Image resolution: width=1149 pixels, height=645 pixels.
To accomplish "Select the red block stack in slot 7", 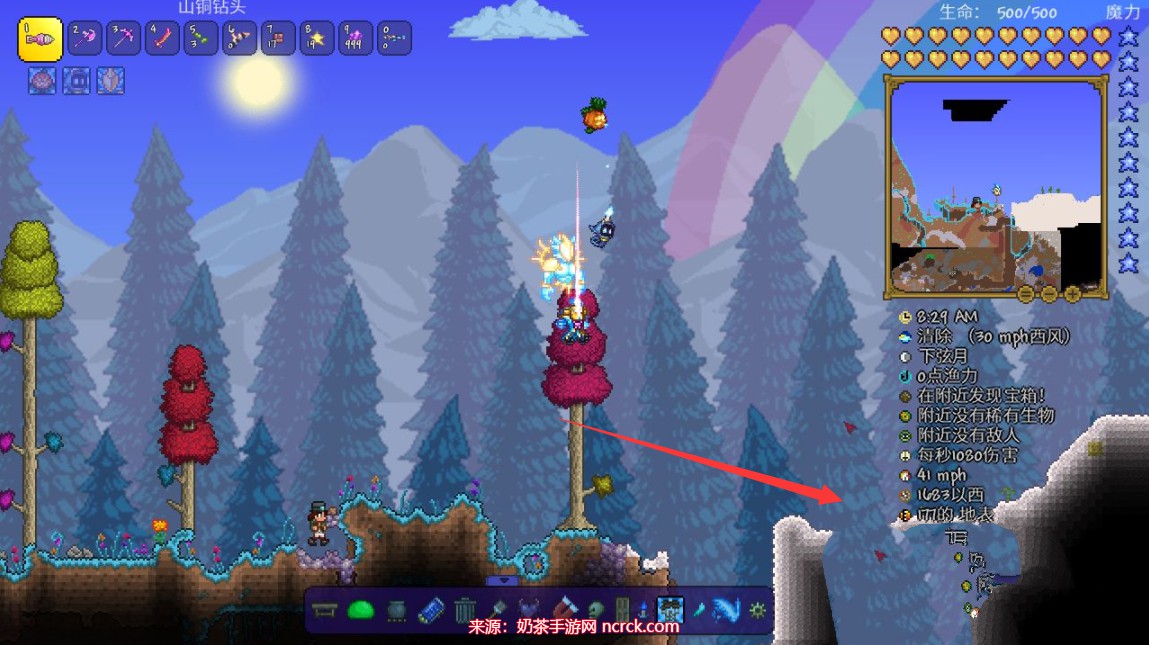I will coord(278,39).
